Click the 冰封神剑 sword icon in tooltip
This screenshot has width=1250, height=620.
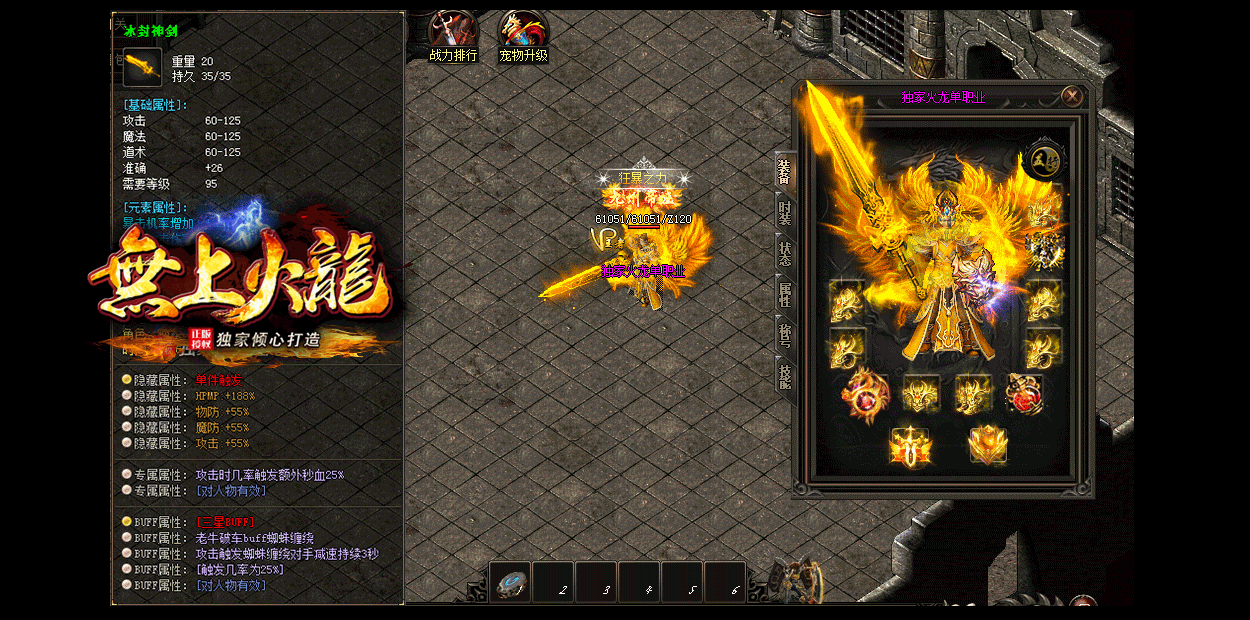pyautogui.click(x=142, y=68)
